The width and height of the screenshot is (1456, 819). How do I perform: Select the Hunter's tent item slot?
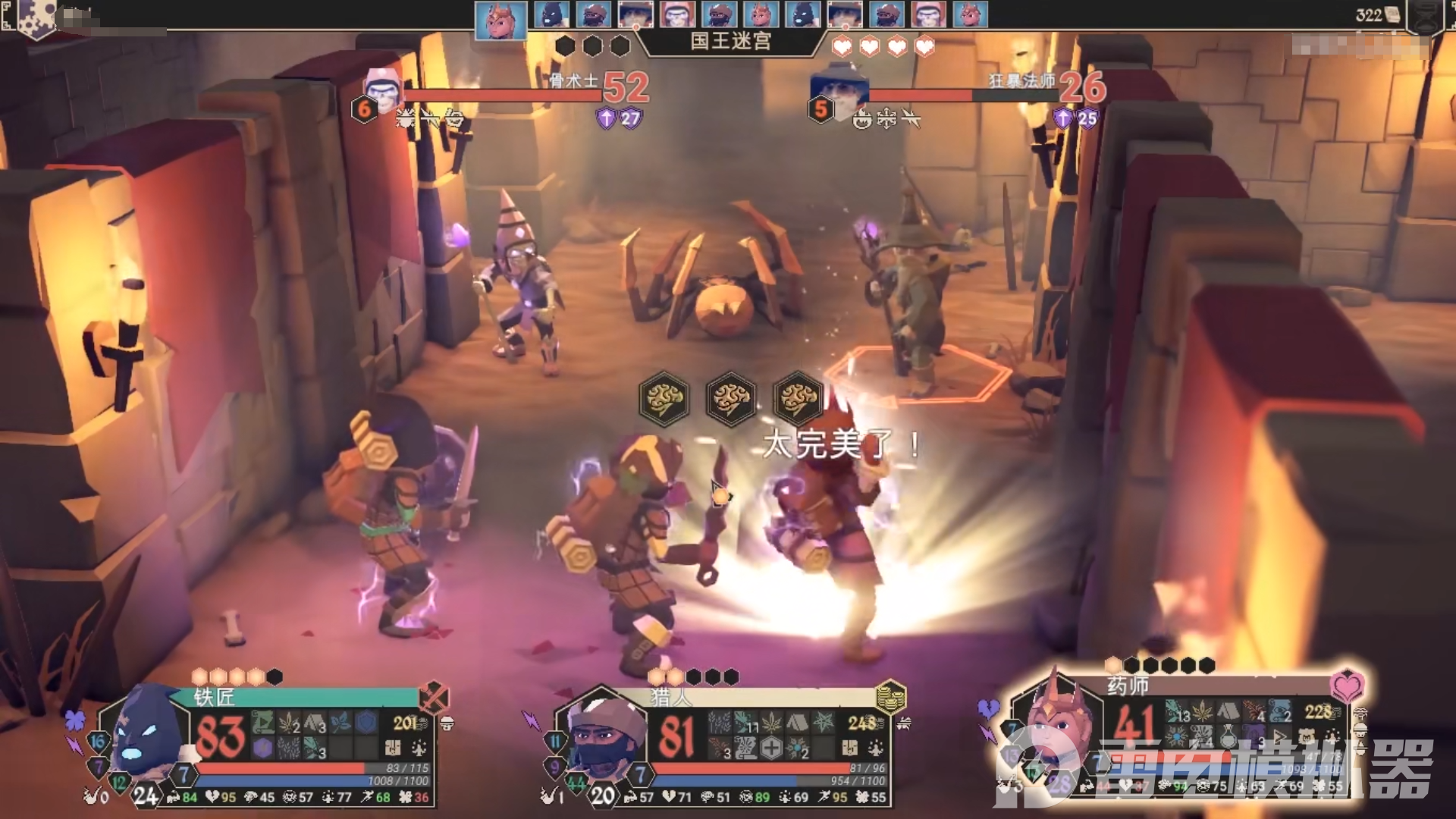pos(796,722)
